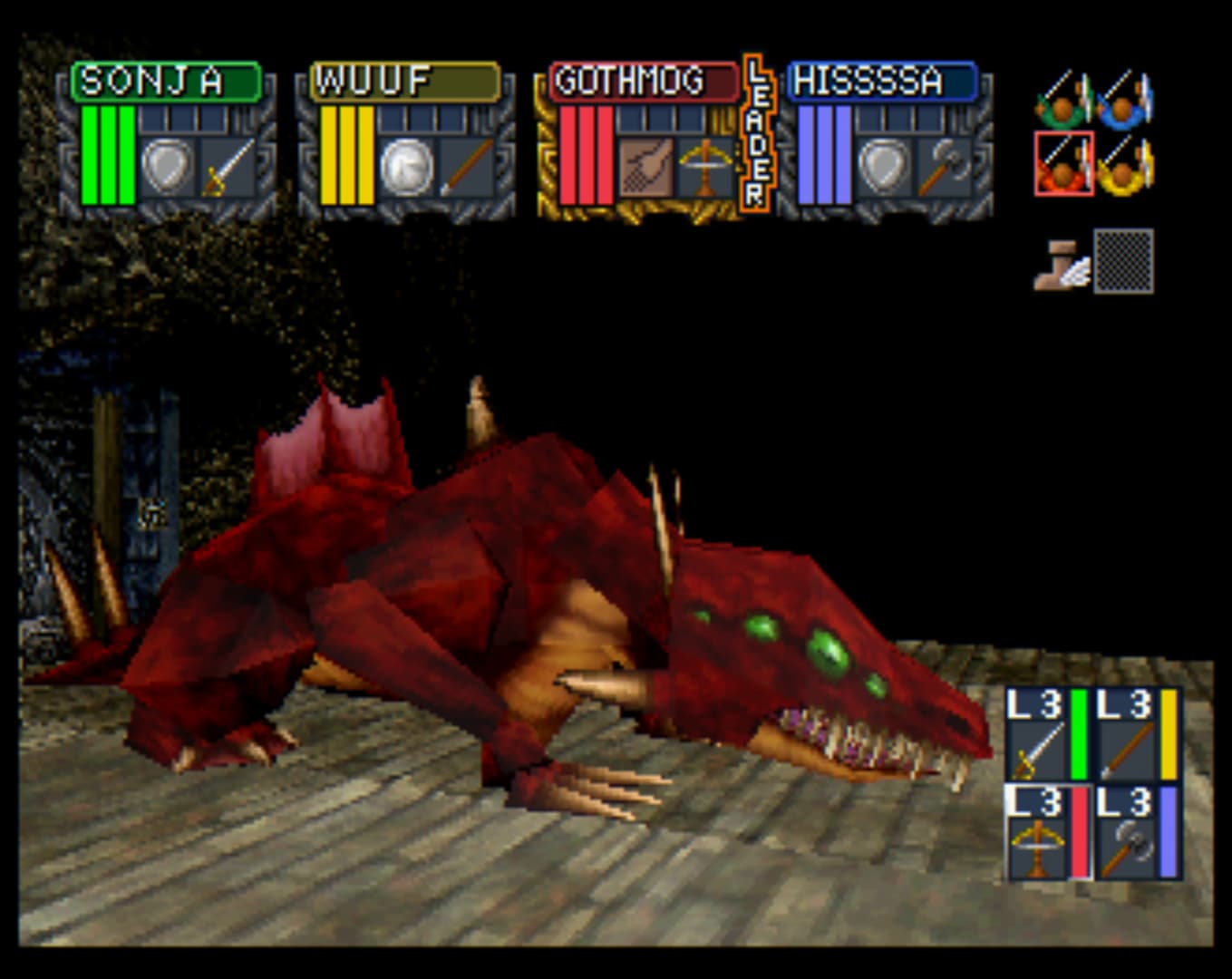
Task: Click Wuuf's round shield slot
Action: (406, 168)
